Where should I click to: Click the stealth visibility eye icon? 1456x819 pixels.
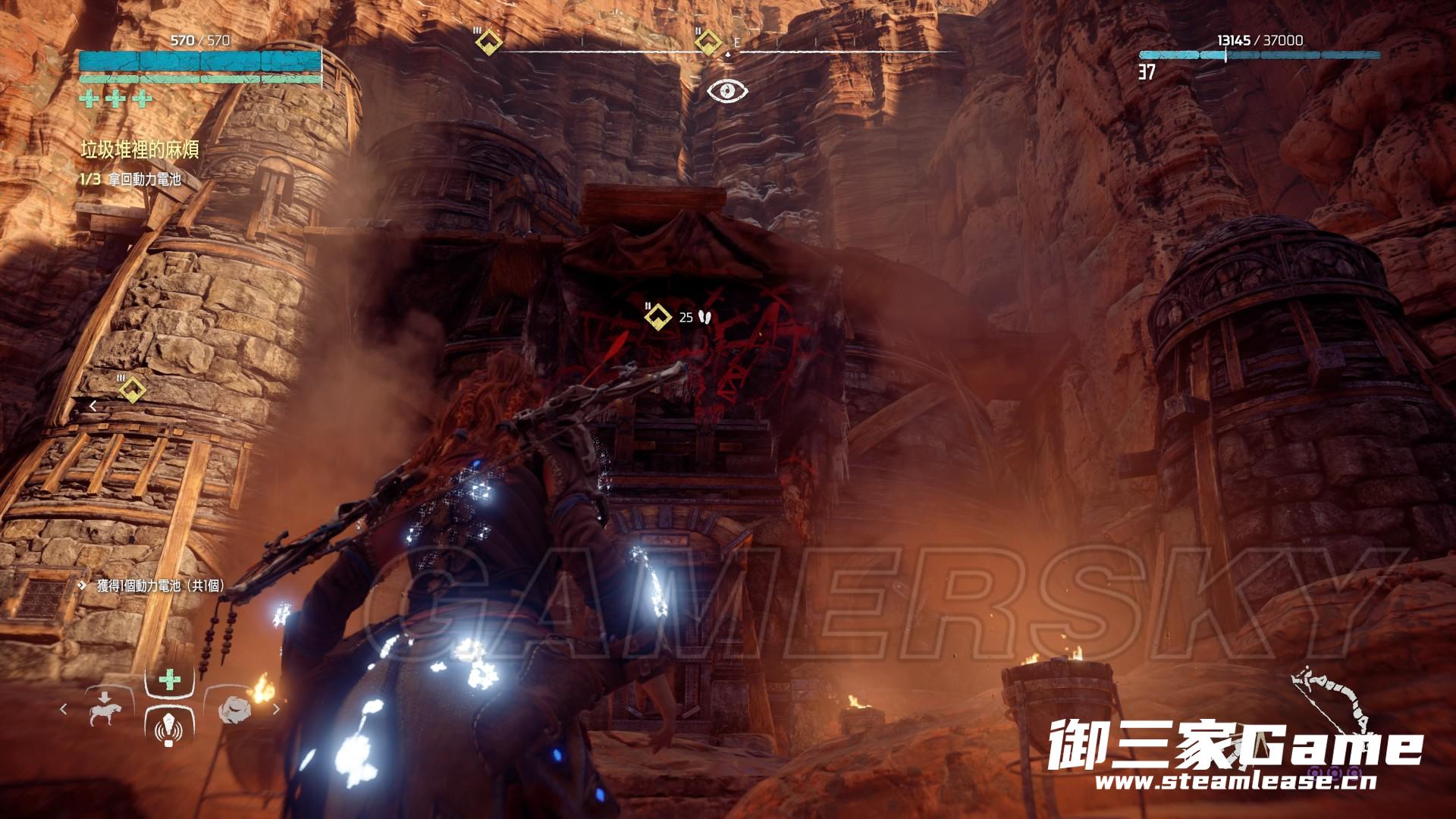click(727, 91)
